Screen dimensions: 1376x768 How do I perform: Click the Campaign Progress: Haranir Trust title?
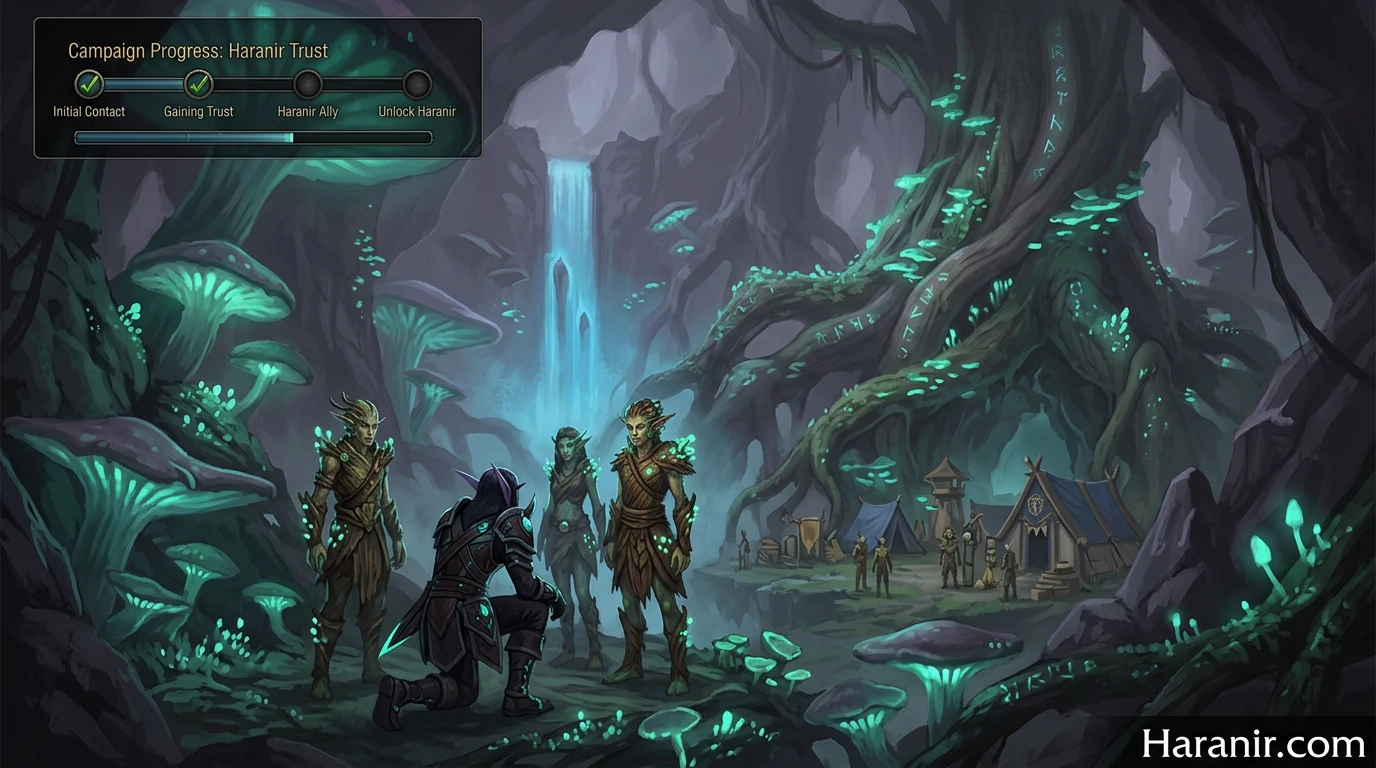198,50
